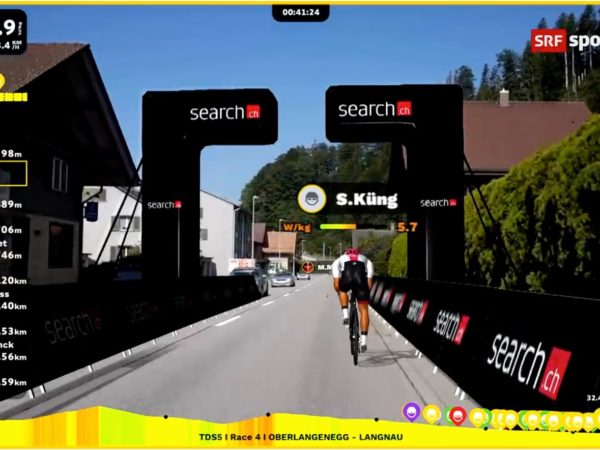600x450 pixels.
Task: Click the SRF sport channel logo
Action: (564, 40)
